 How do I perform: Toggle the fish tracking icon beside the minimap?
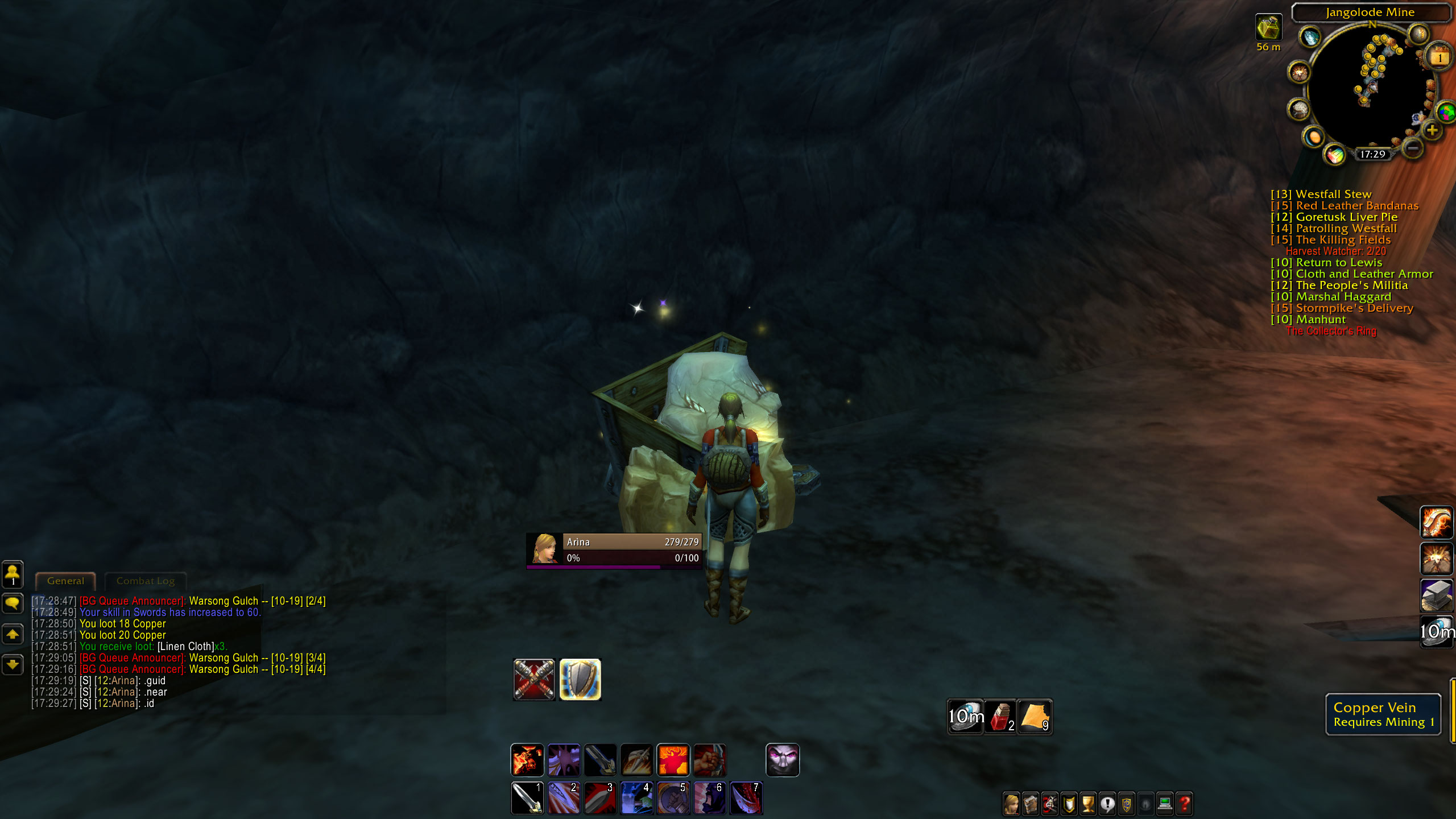tap(1310, 37)
